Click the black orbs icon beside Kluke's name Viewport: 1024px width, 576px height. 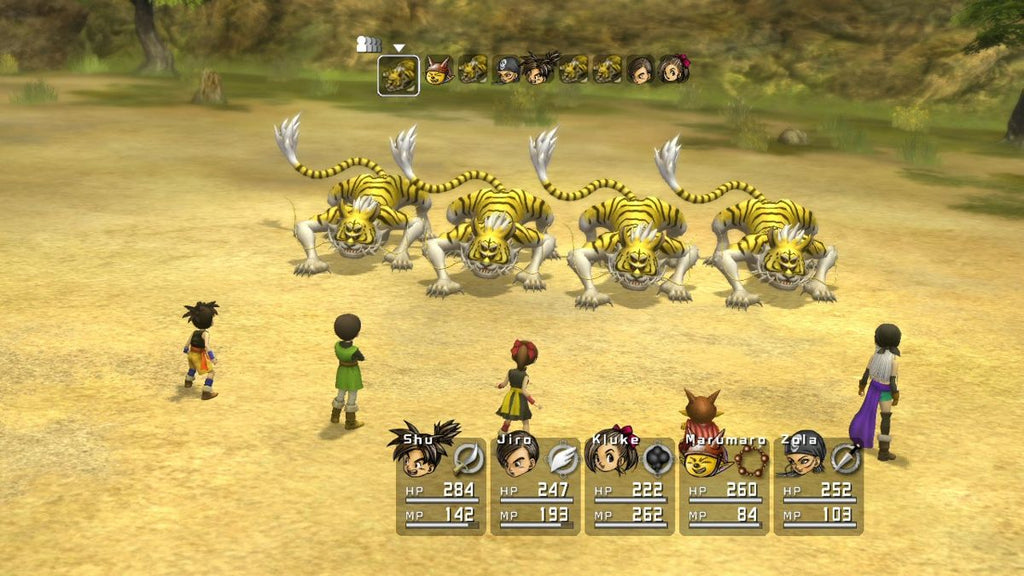(657, 459)
